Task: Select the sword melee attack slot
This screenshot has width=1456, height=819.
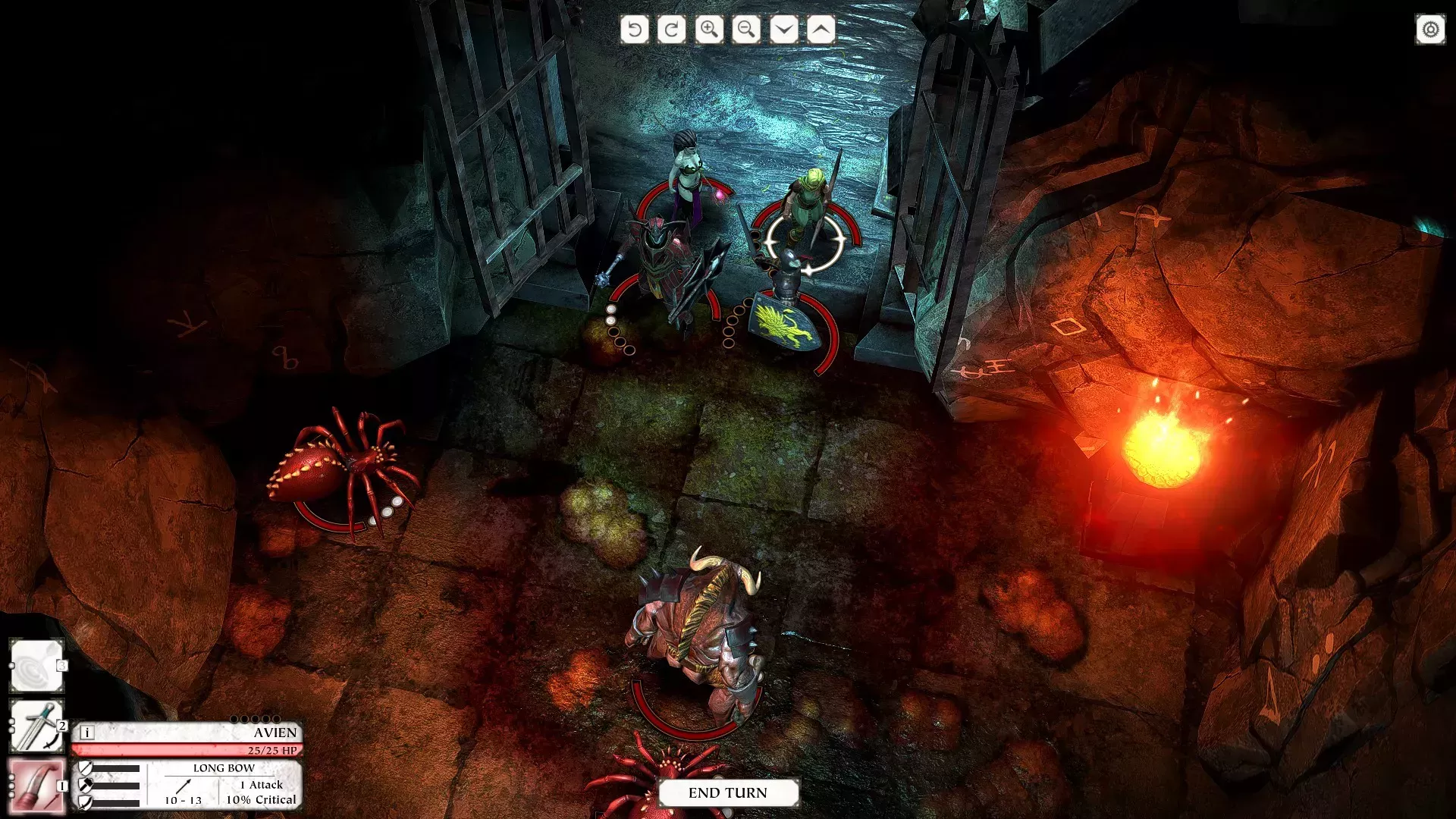Action: pos(36,726)
